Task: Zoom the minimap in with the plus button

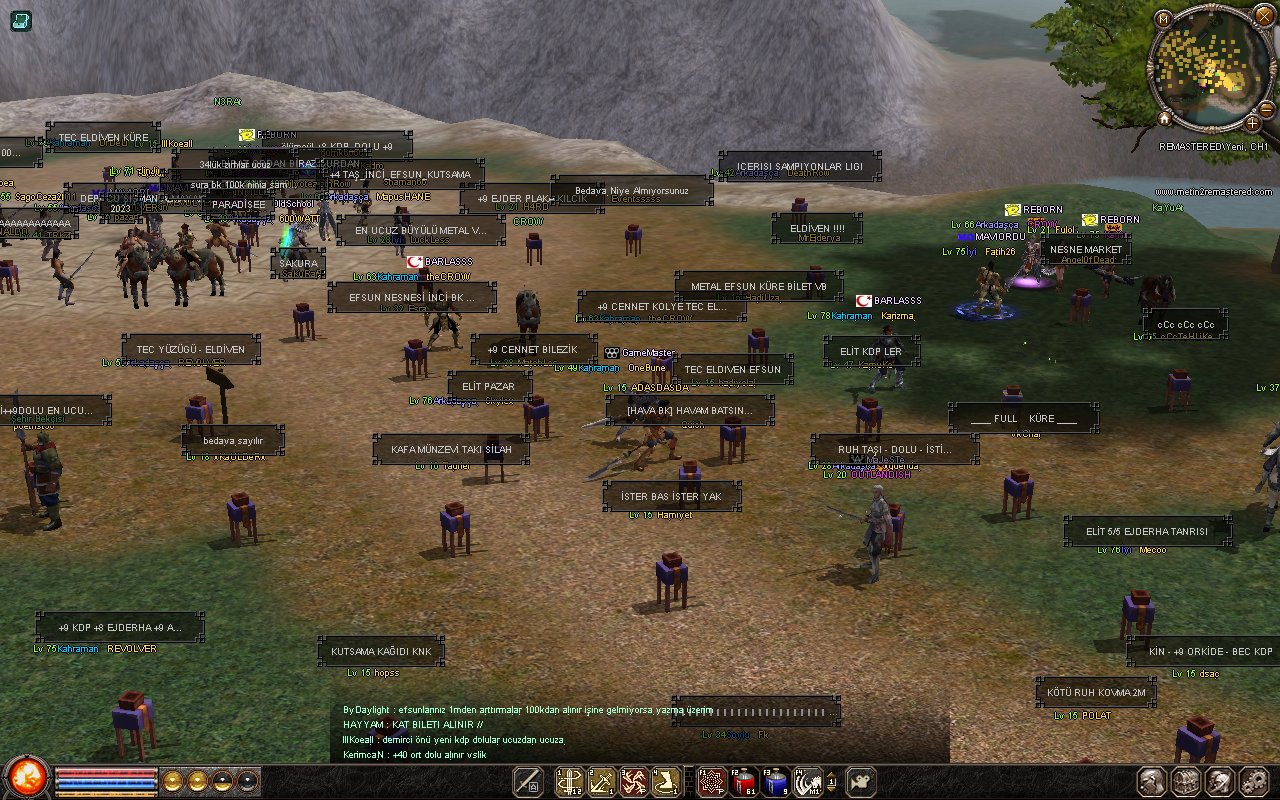Action: tap(1252, 124)
